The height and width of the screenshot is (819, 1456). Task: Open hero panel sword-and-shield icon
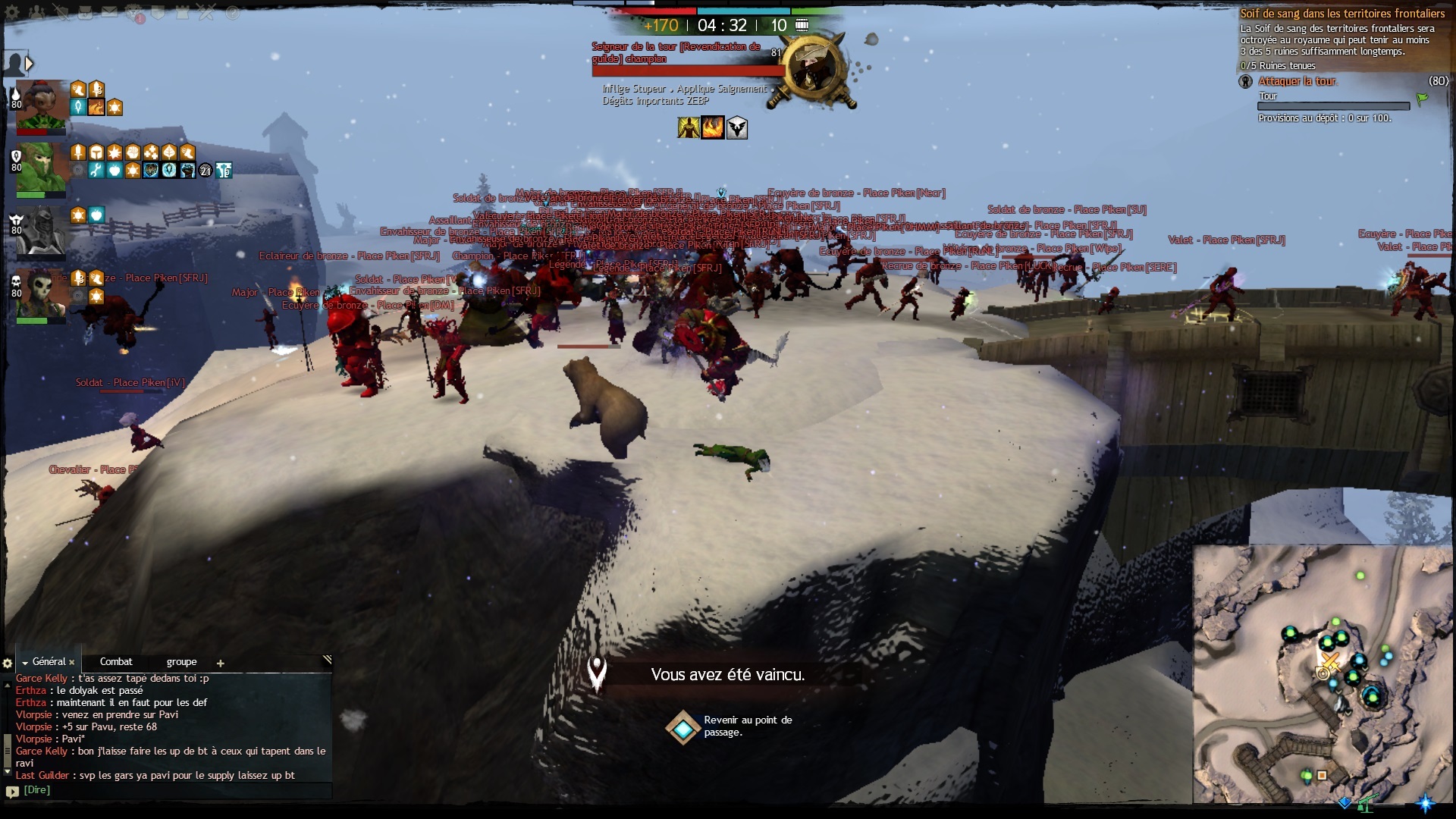coord(61,12)
